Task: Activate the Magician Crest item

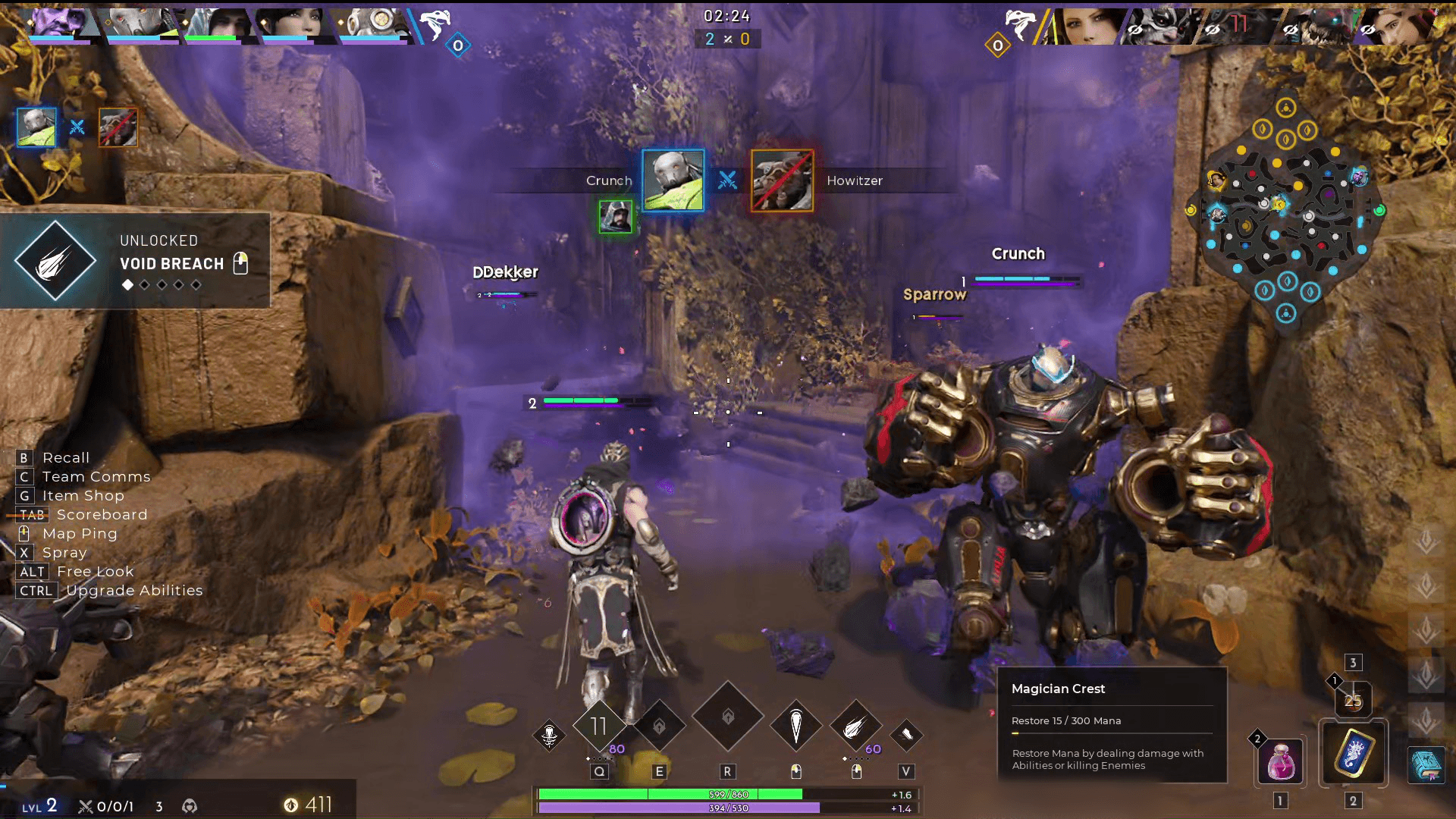Action: point(1354,754)
